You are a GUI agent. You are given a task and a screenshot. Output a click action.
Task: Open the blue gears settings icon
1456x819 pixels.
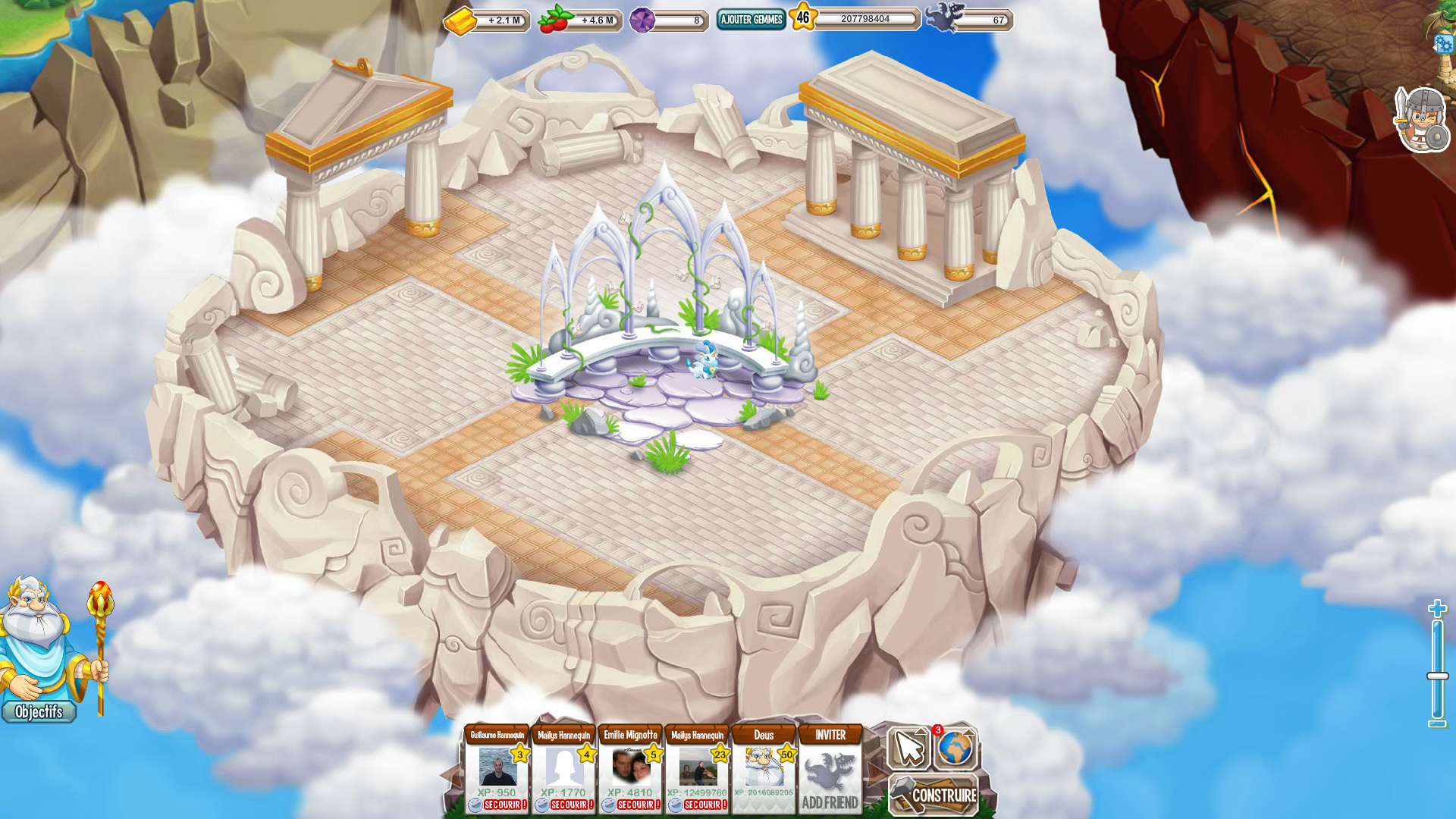1444,44
